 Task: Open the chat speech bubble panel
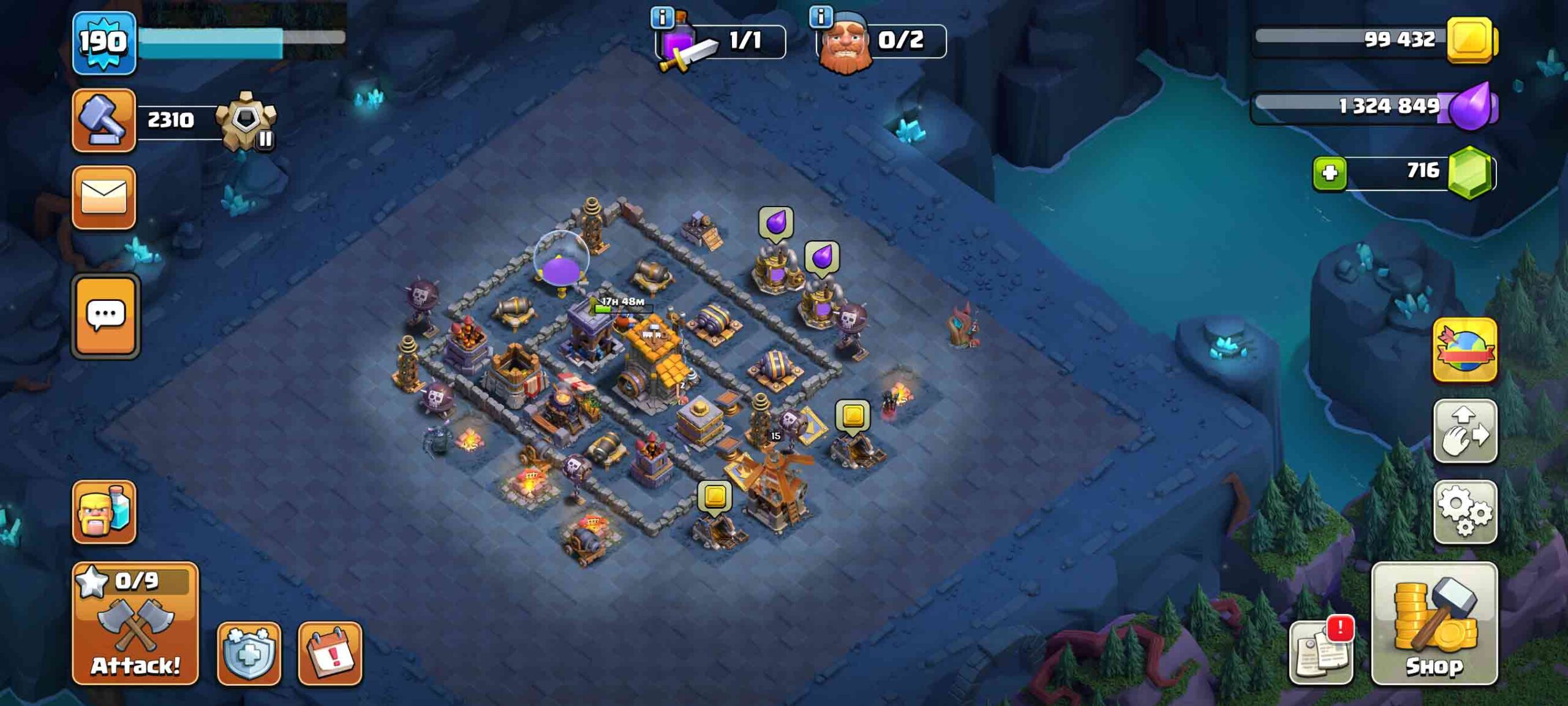105,316
